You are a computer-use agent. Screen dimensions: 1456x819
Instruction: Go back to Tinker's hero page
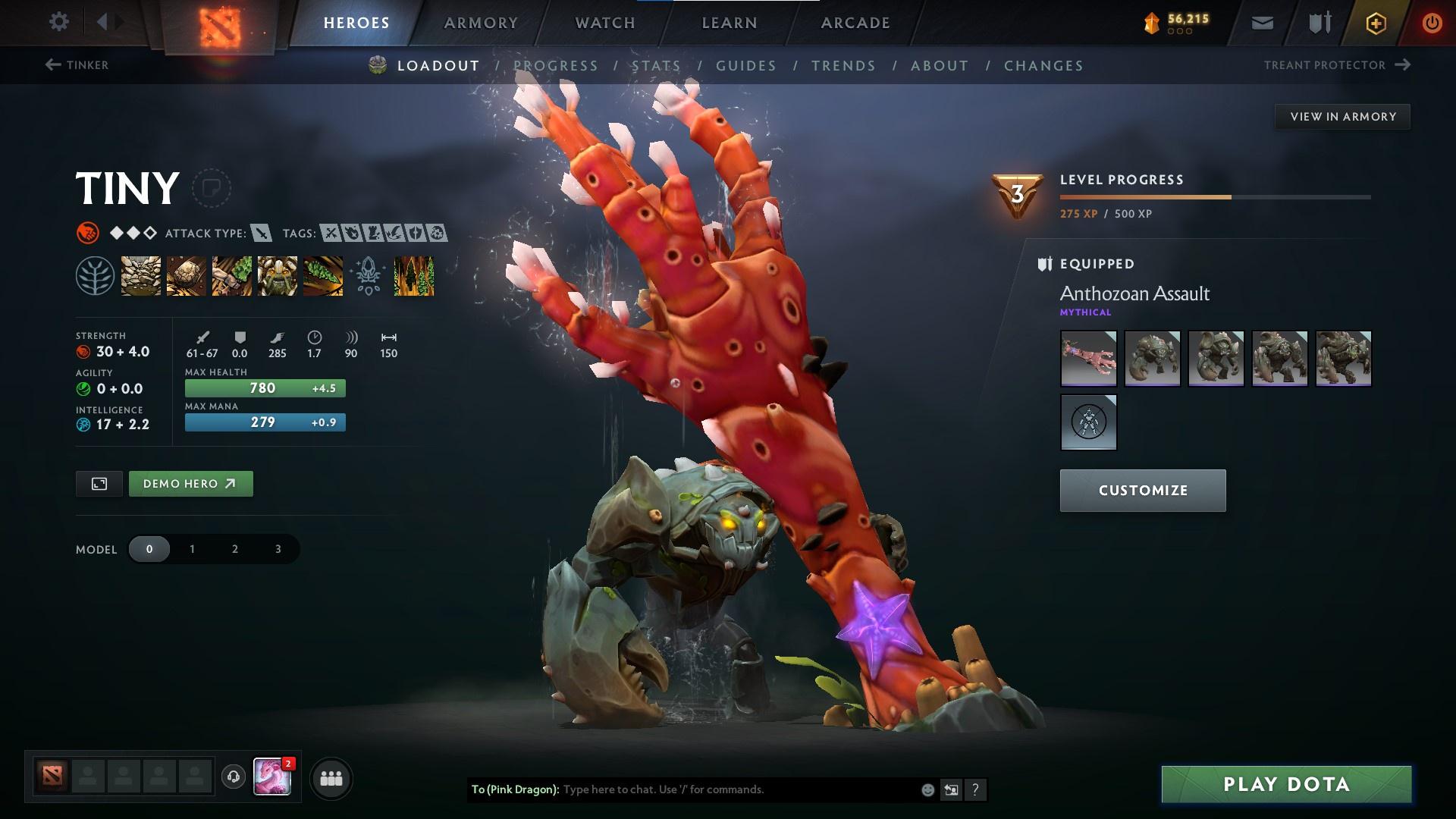pyautogui.click(x=77, y=65)
